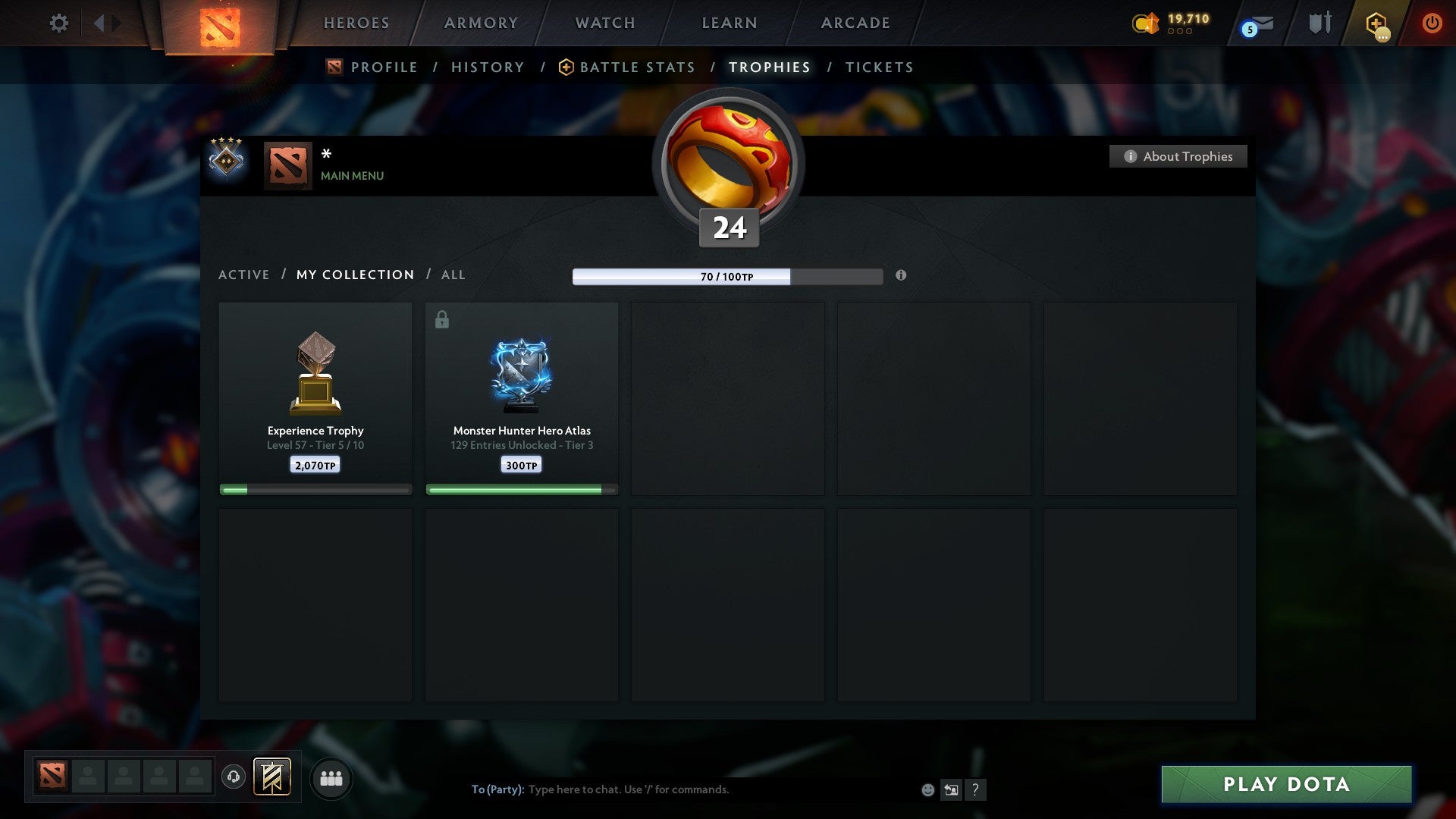Open the ARCADE menu
The height and width of the screenshot is (819, 1456).
[x=855, y=23]
